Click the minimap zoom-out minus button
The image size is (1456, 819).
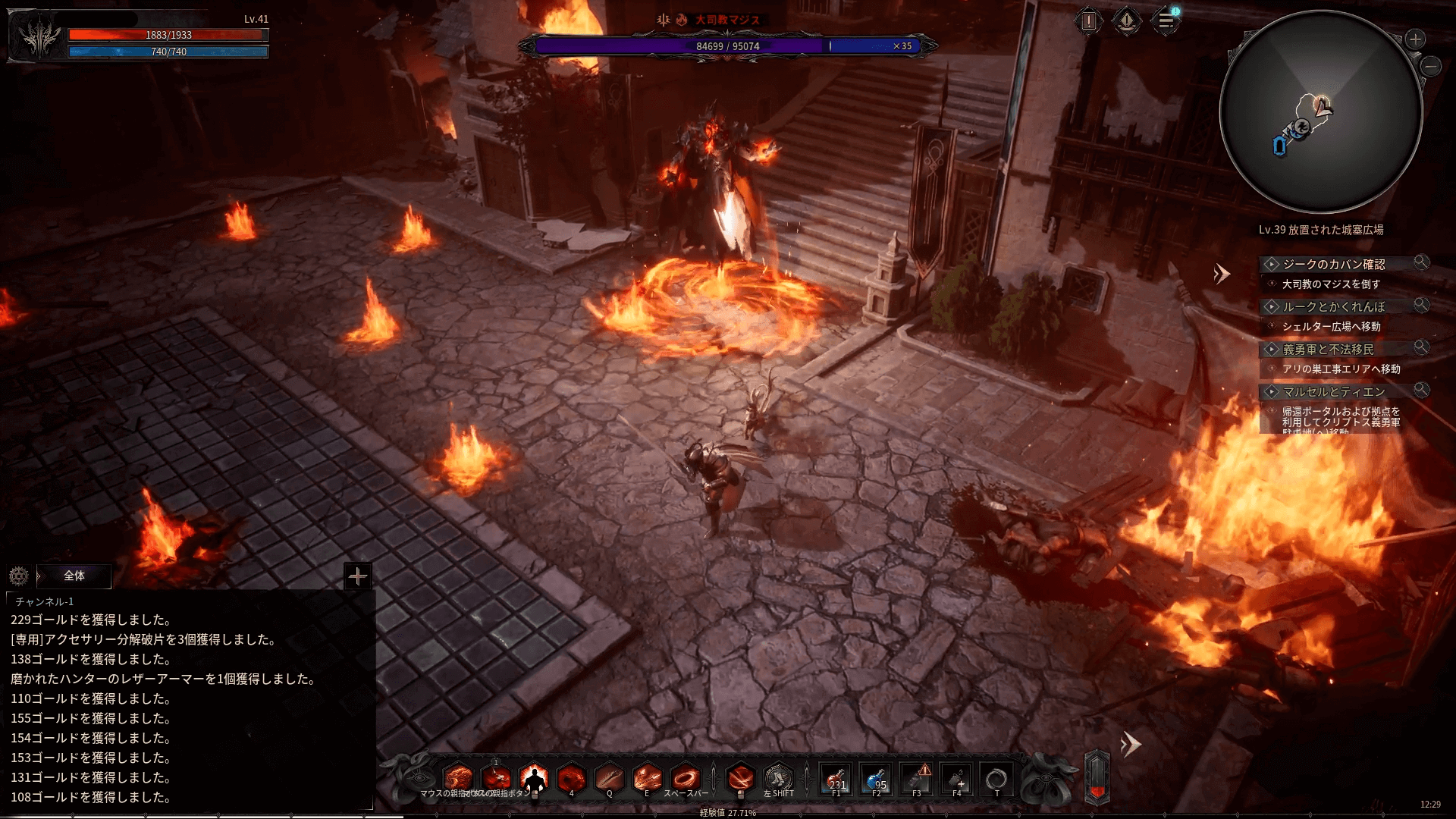(x=1431, y=67)
